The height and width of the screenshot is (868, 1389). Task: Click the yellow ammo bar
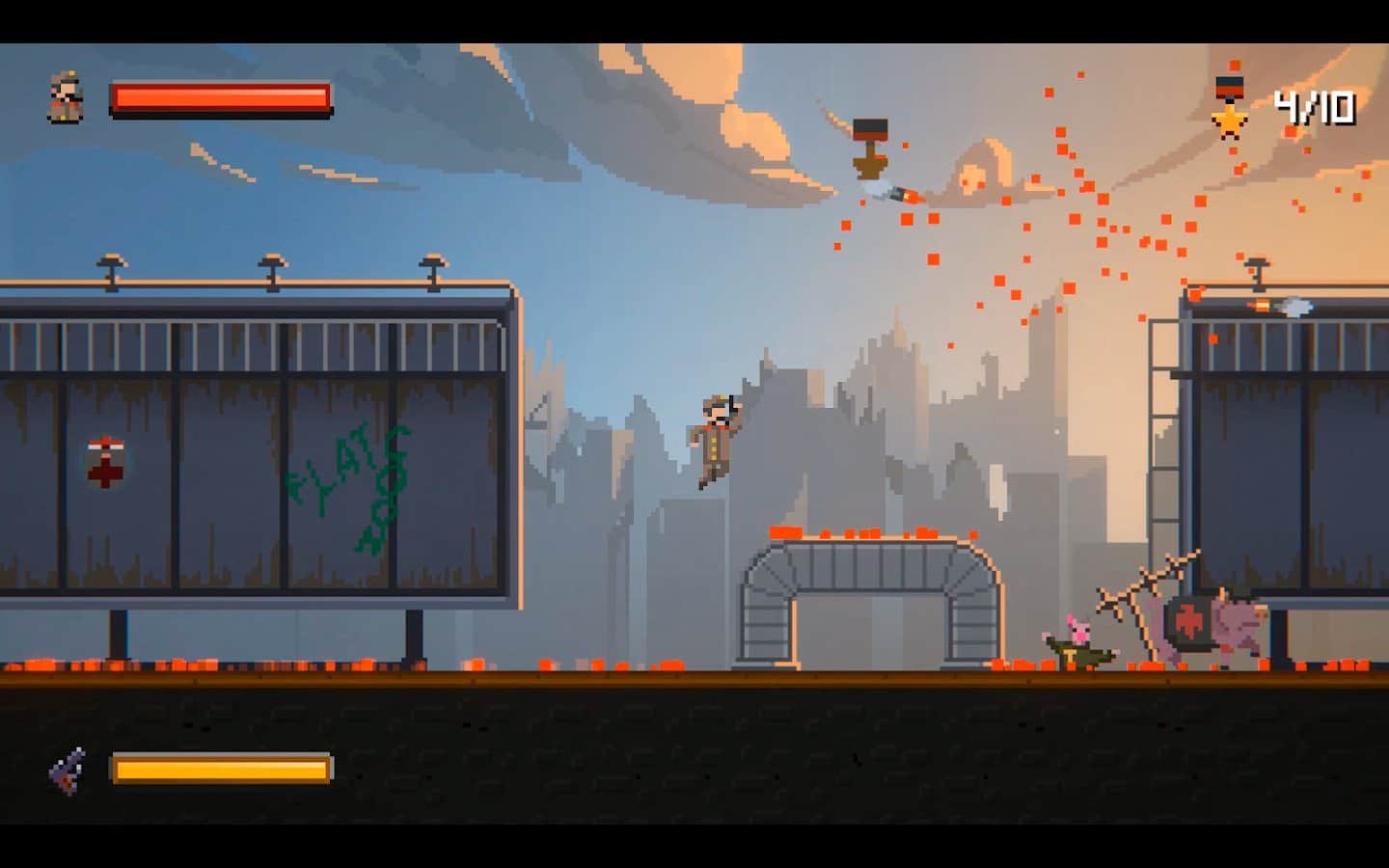pos(222,768)
